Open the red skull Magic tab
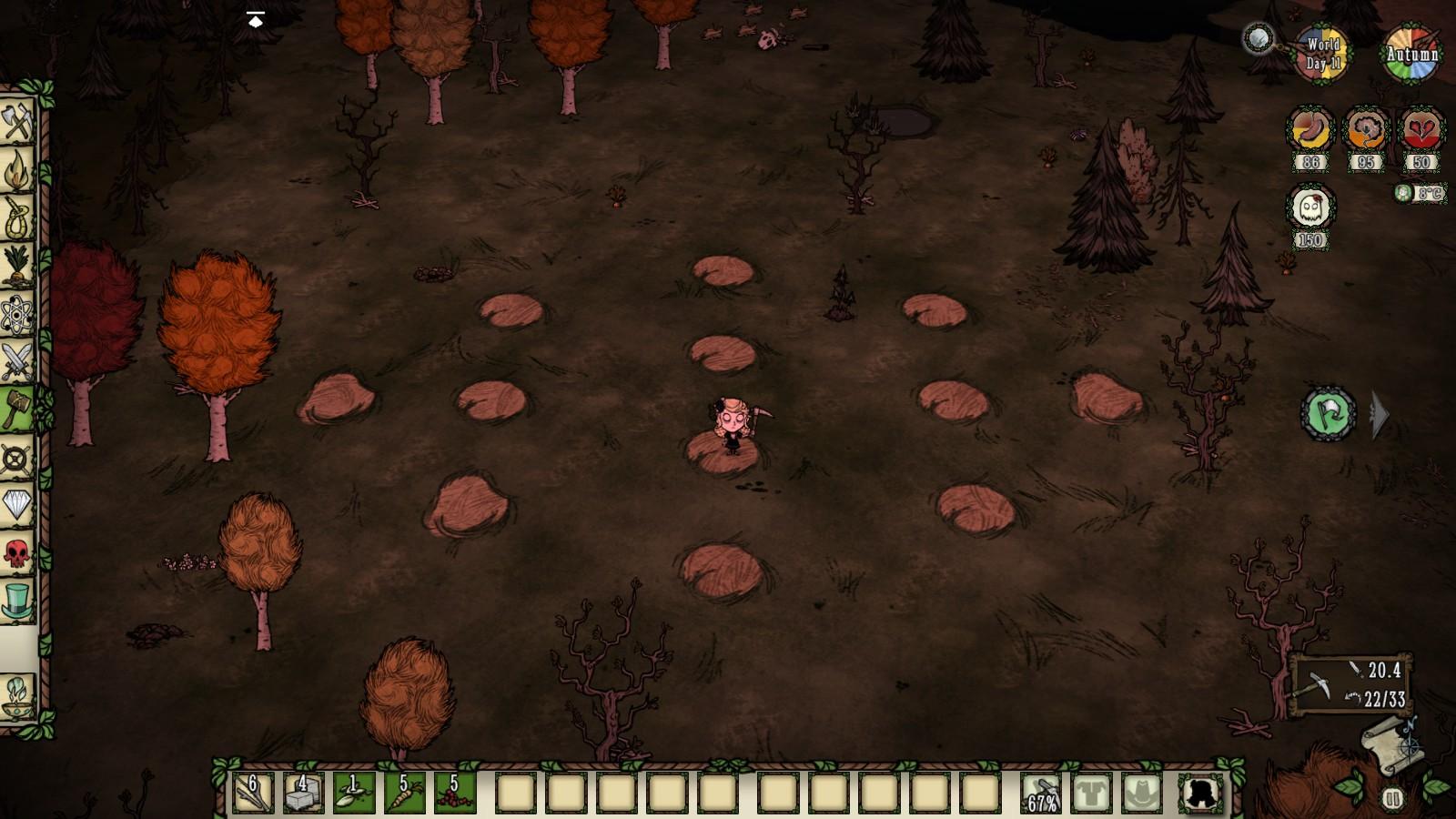 tap(17, 551)
